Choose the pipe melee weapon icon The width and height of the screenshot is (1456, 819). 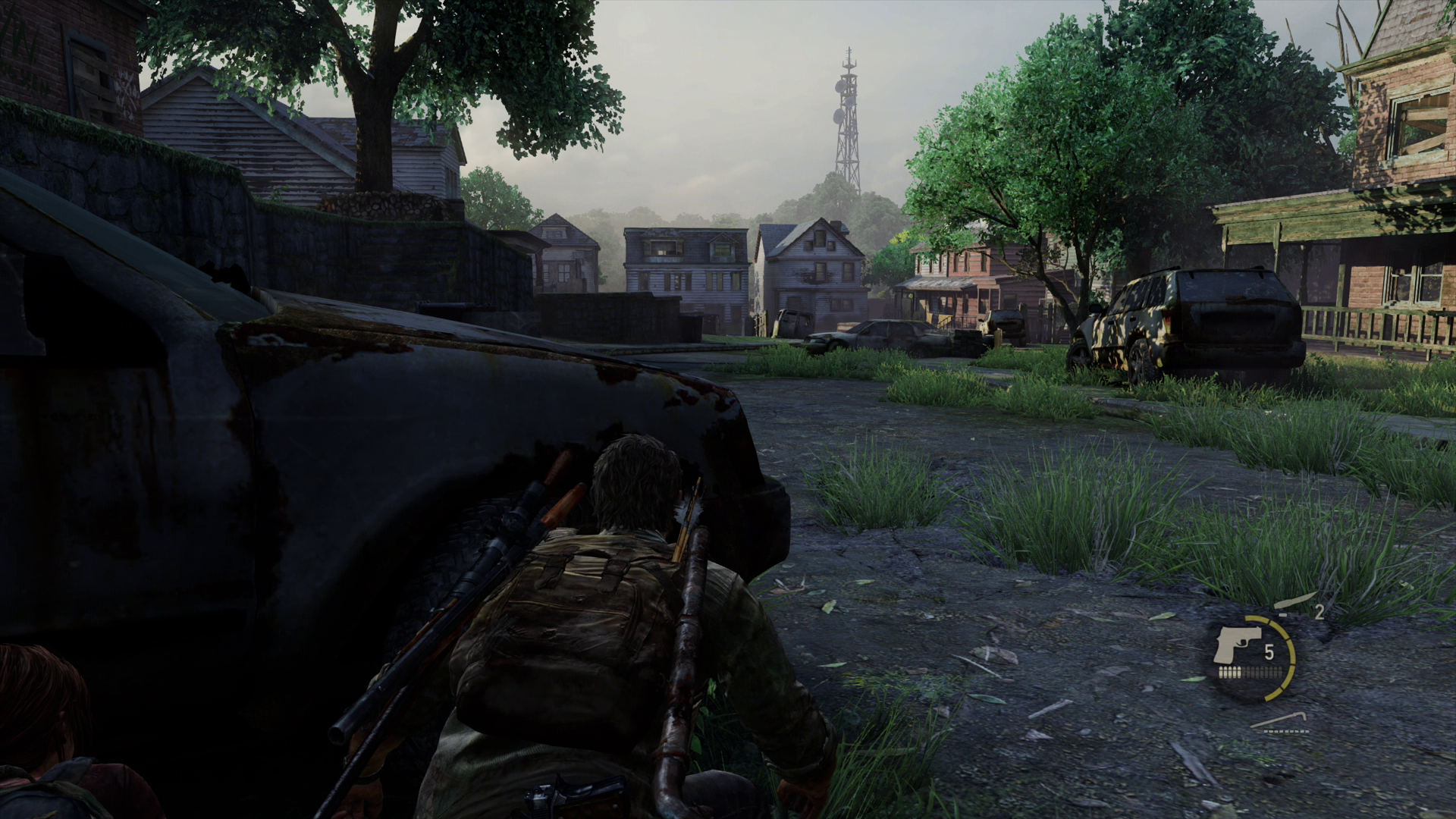coord(1279,721)
